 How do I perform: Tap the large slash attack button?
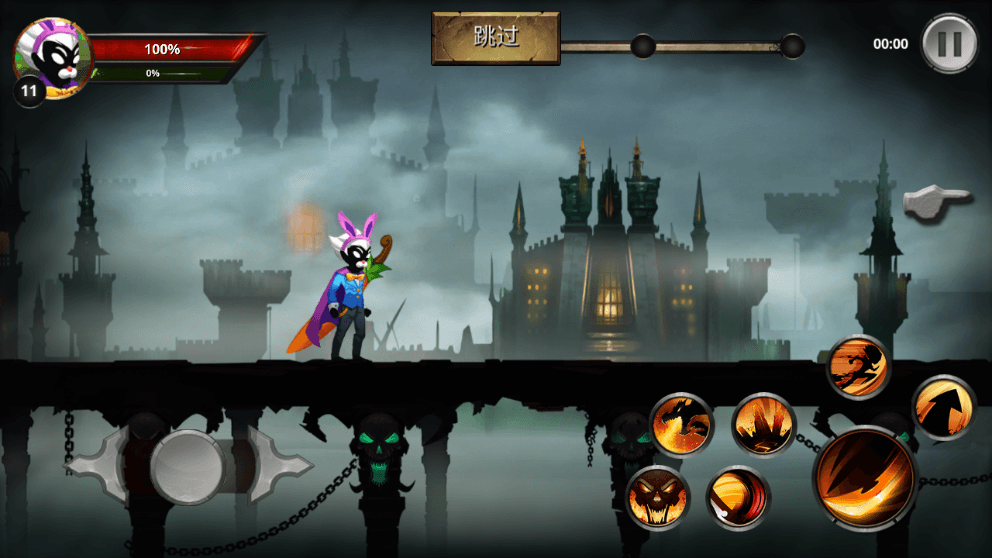point(866,476)
